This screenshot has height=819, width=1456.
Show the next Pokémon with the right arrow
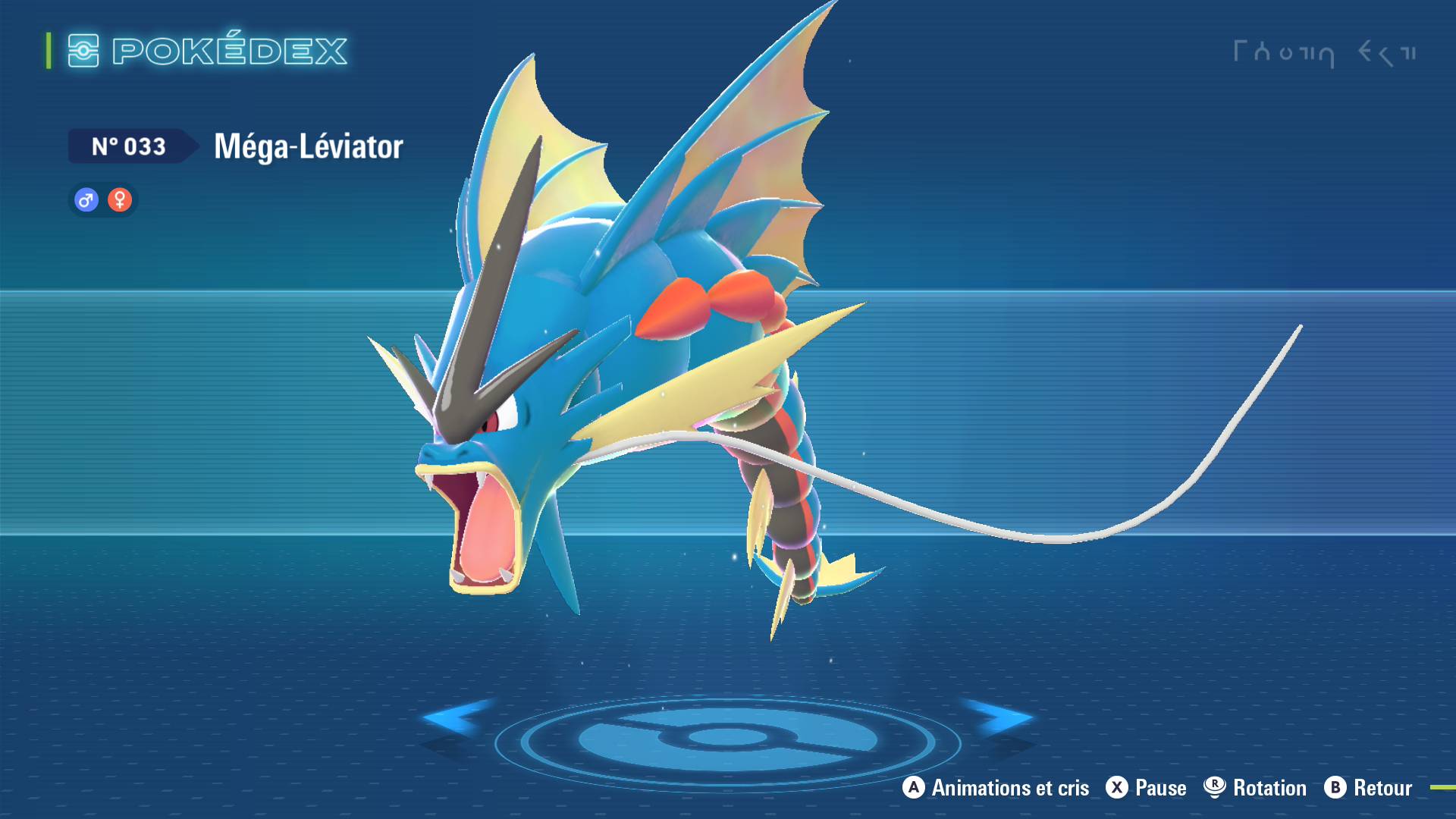point(999,718)
